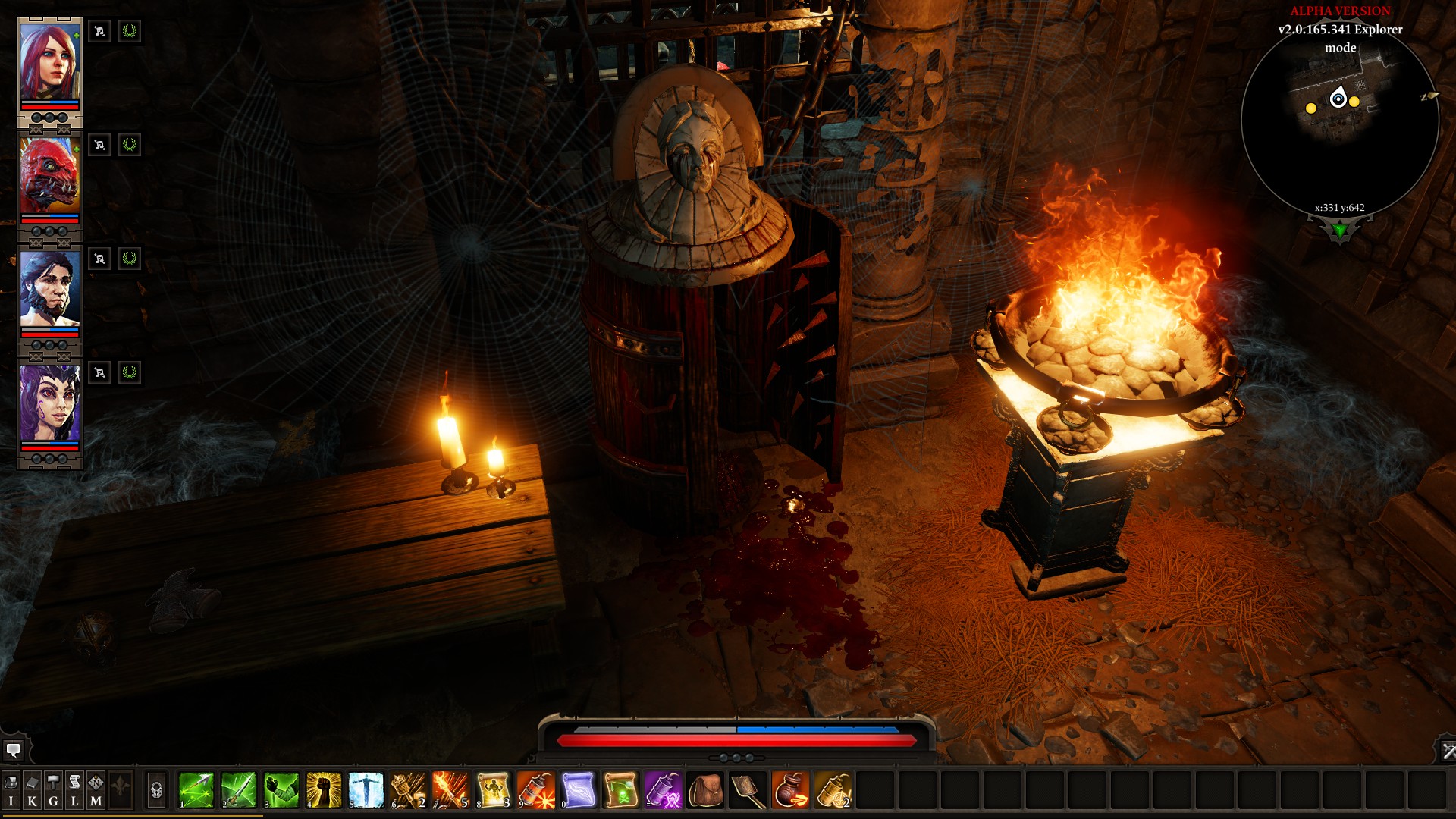Open the crafting hammer marked G
1456x819 pixels.
[53, 791]
